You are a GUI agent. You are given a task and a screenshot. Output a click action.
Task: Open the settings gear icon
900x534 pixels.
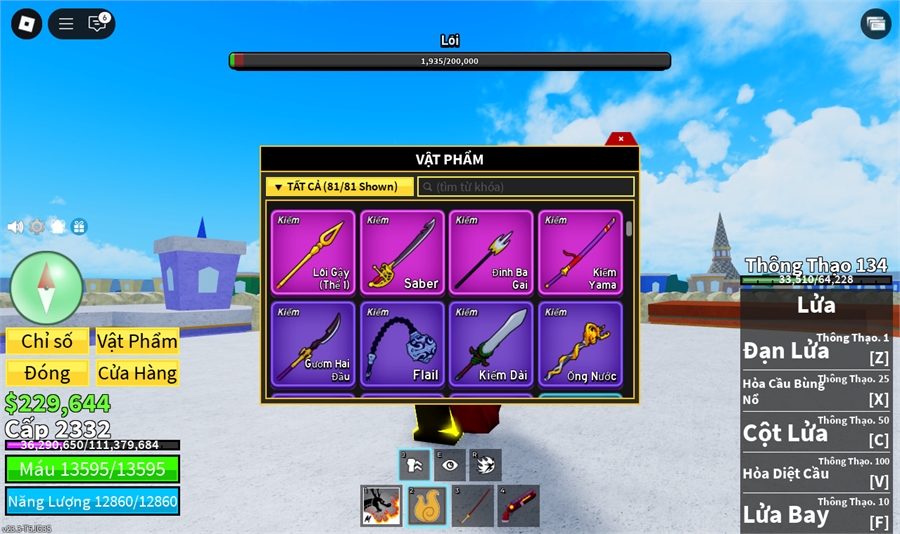37,227
